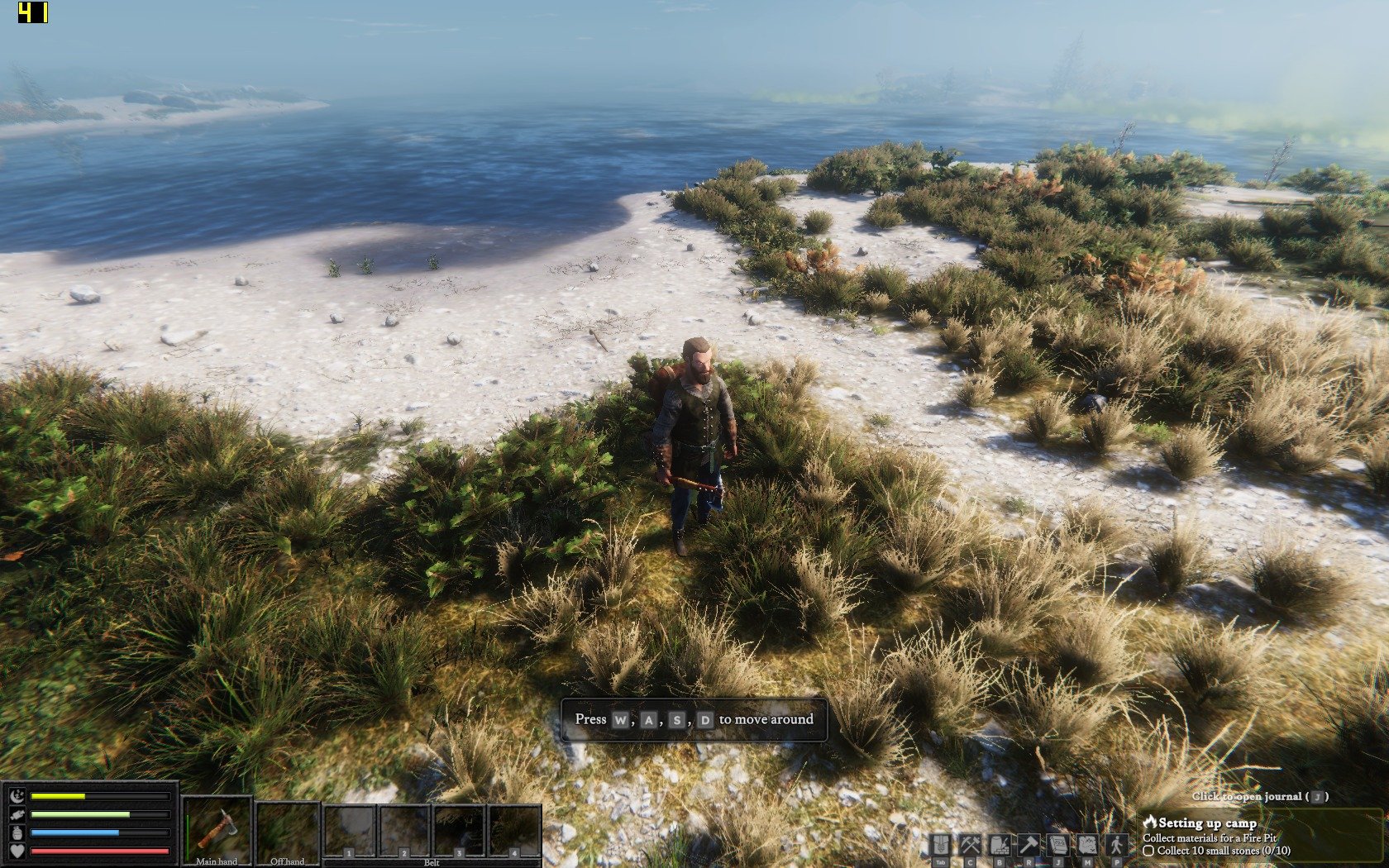1389x868 pixels.
Task: Open the Setting up camp quest tracker
Action: [1207, 823]
